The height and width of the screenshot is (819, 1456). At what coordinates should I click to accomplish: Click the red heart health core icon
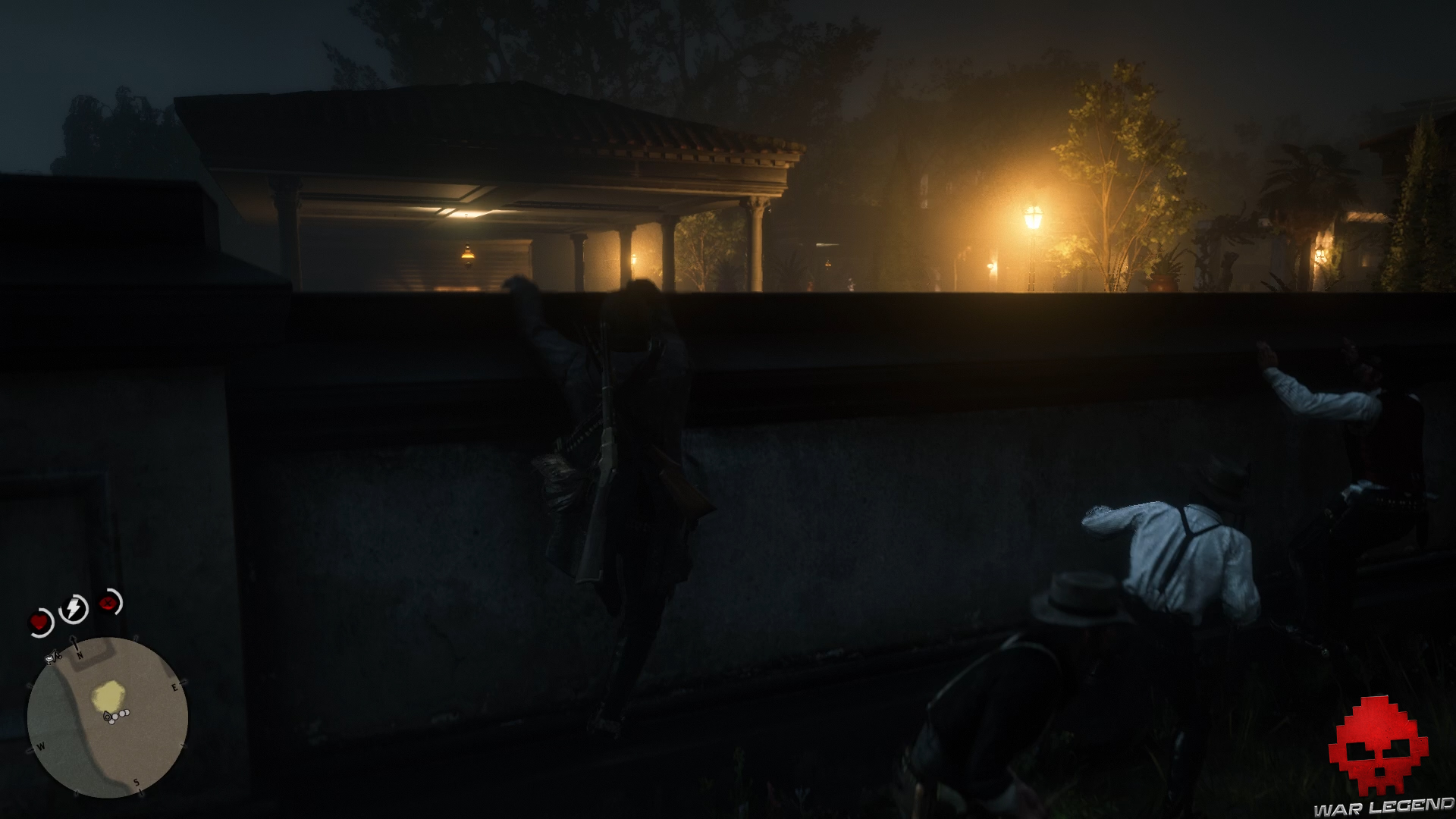click(x=40, y=622)
